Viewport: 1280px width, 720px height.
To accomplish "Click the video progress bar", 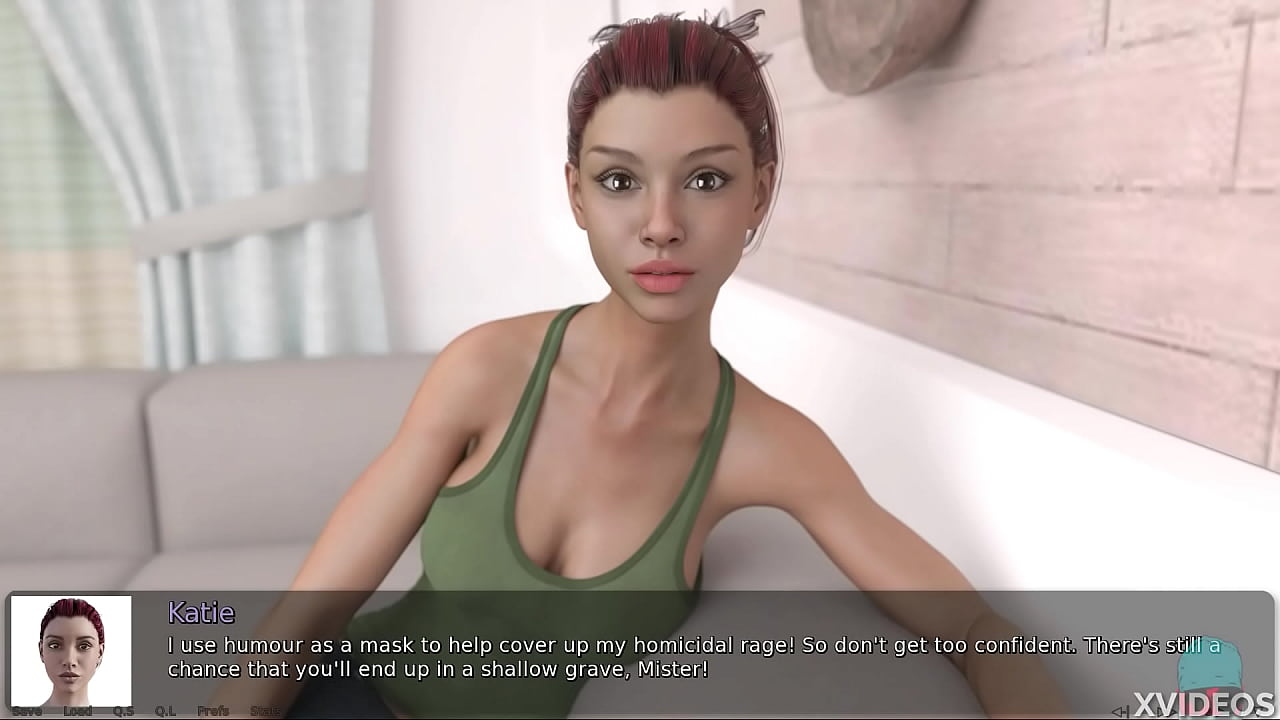I will tap(640, 718).
